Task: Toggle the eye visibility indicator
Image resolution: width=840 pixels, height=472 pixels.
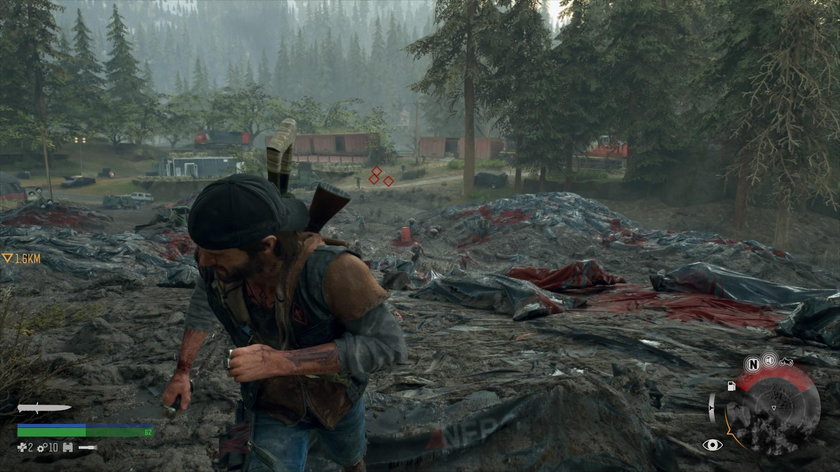Action: pos(712,444)
